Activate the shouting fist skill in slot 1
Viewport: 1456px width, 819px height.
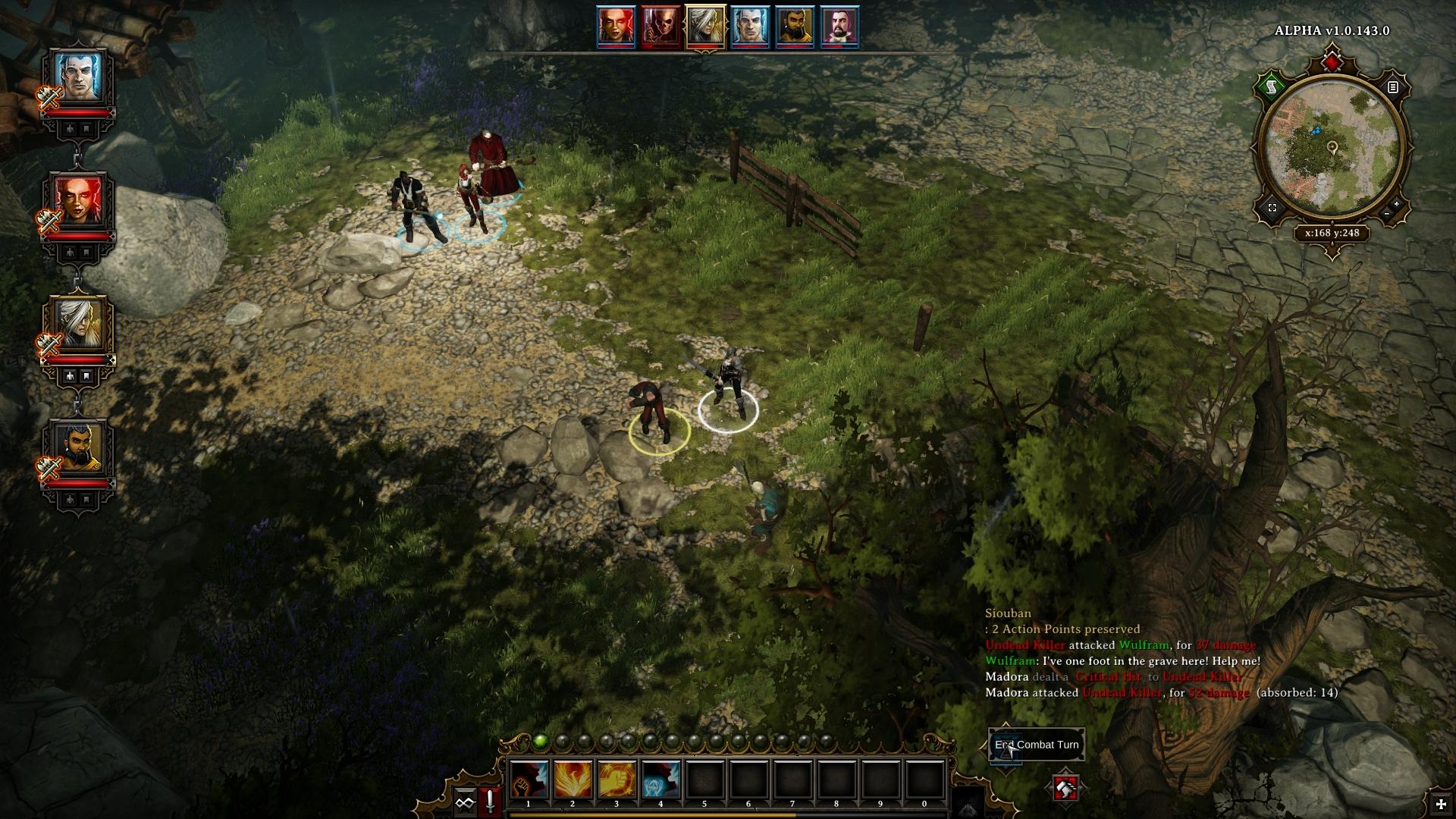pos(529,779)
